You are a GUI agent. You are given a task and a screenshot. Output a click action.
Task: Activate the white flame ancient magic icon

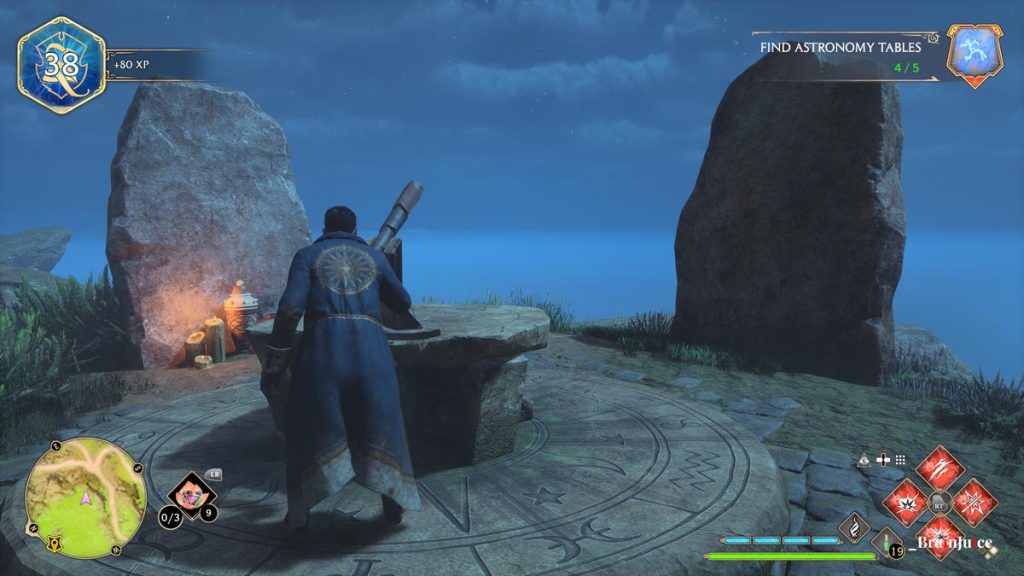854,526
